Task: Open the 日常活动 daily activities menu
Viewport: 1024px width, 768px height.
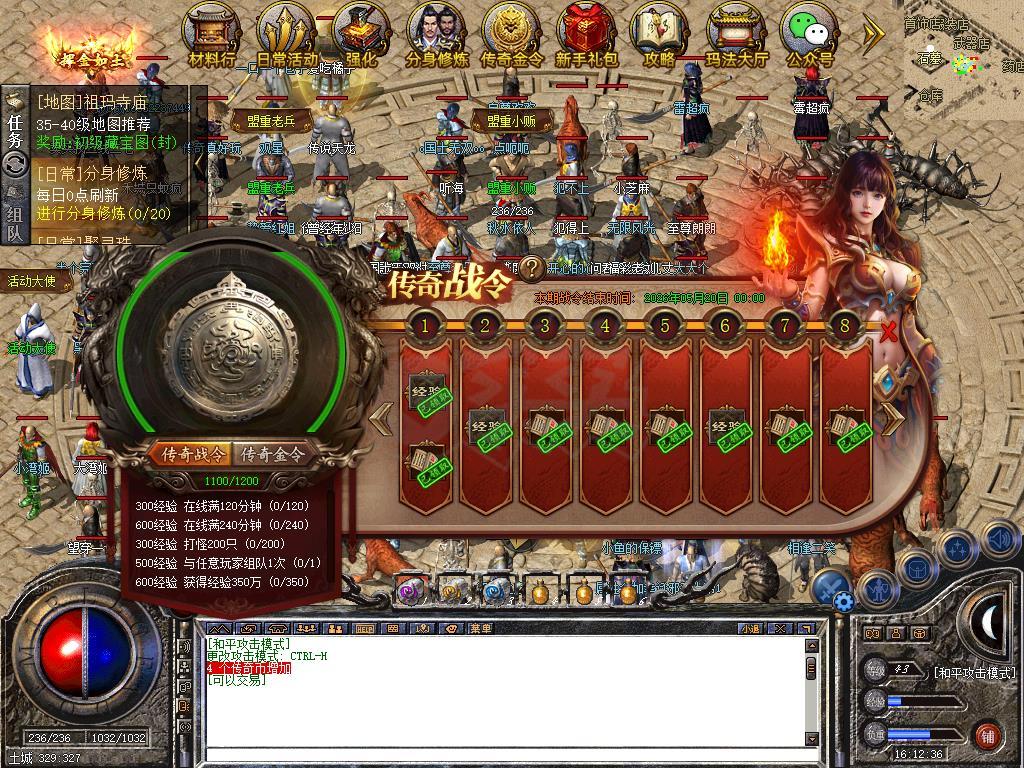Action: (286, 36)
